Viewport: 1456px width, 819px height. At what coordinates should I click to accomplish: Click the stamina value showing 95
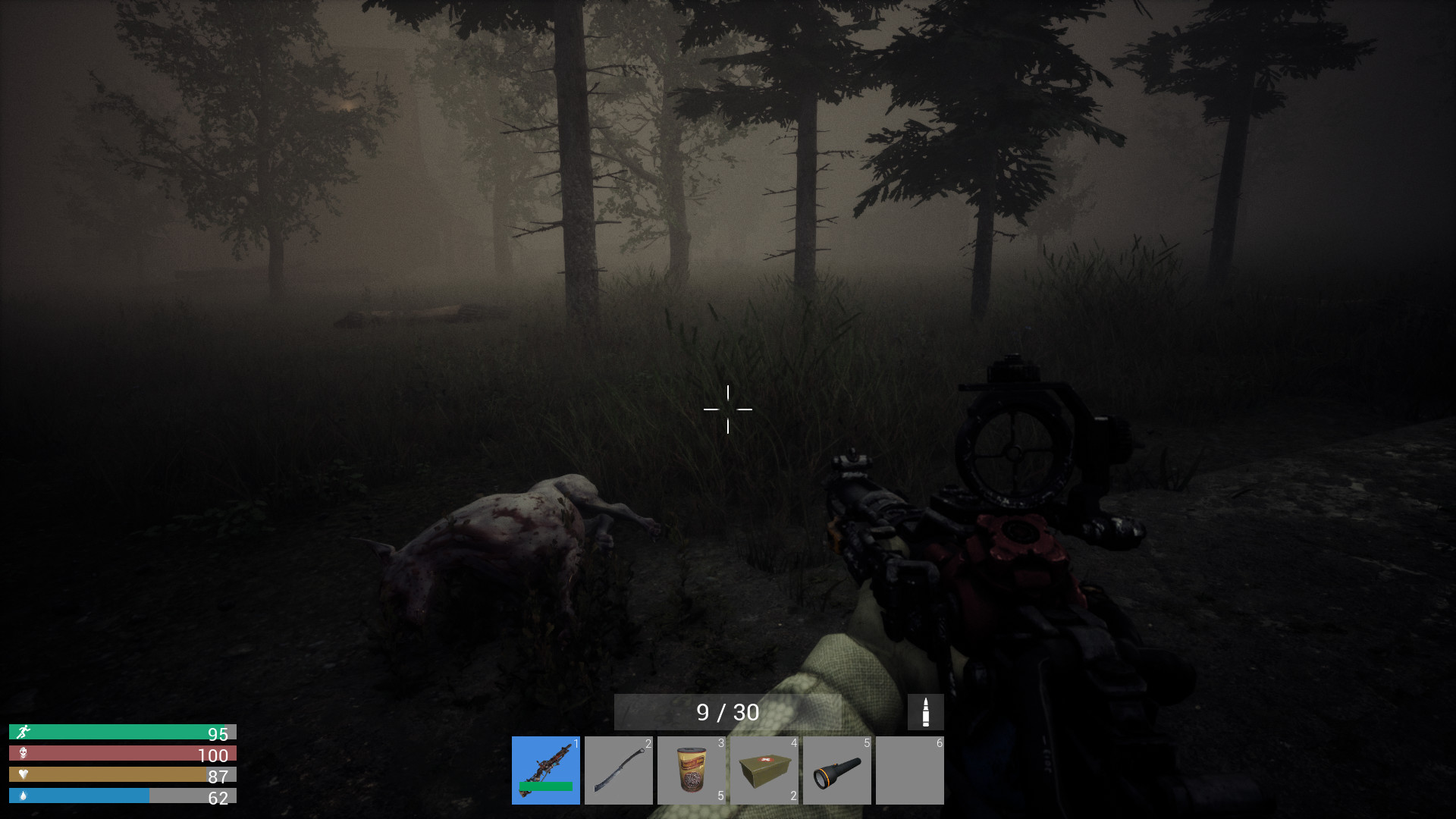[x=217, y=733]
